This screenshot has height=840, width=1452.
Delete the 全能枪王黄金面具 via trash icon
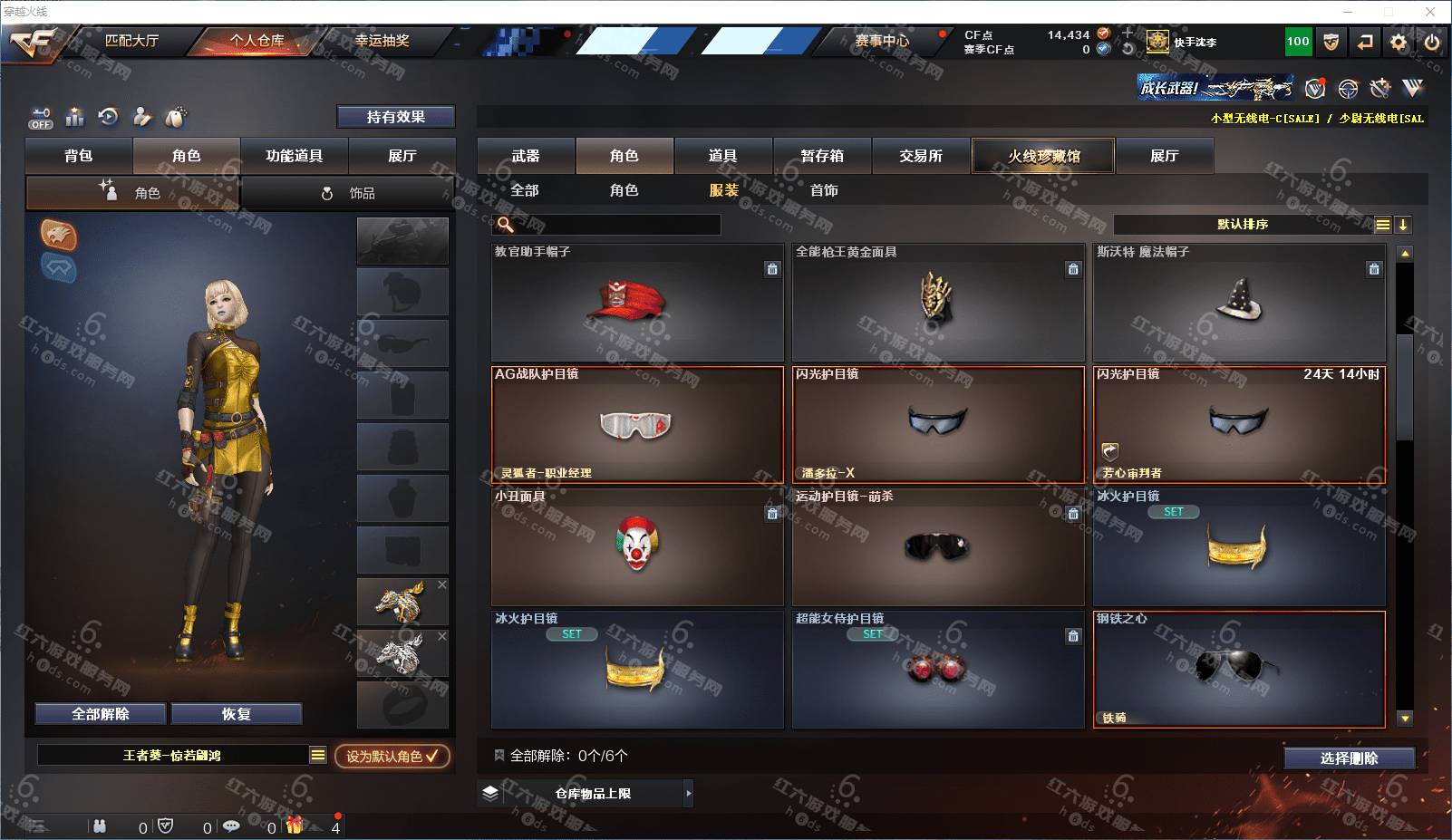point(1073,269)
